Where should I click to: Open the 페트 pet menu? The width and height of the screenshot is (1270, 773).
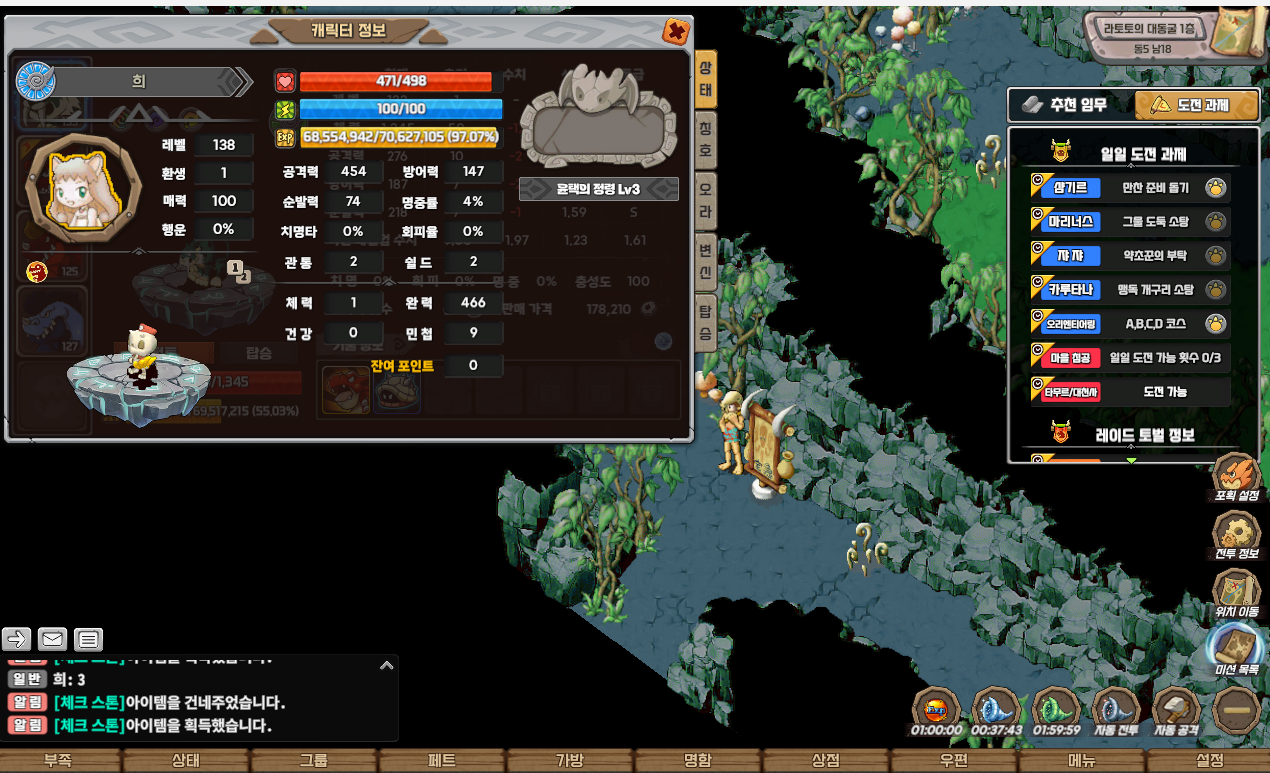442,761
